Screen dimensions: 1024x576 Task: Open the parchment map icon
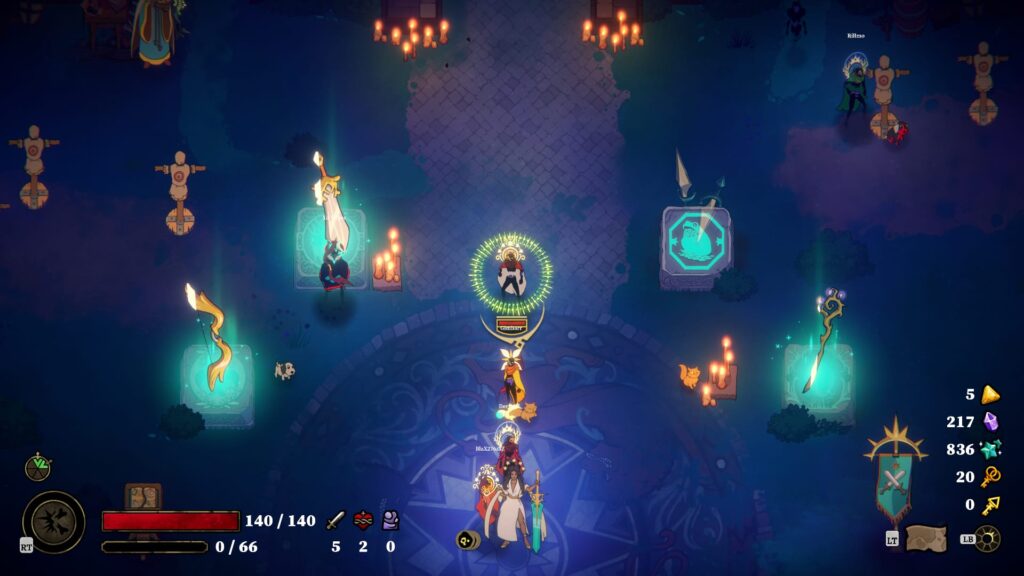click(x=926, y=538)
